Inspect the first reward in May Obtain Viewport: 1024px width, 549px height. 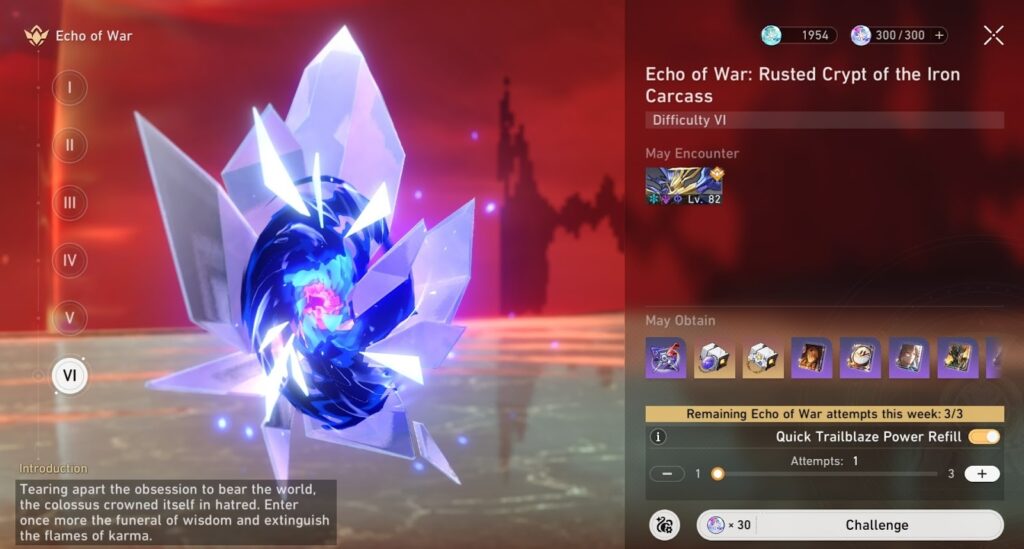click(666, 358)
